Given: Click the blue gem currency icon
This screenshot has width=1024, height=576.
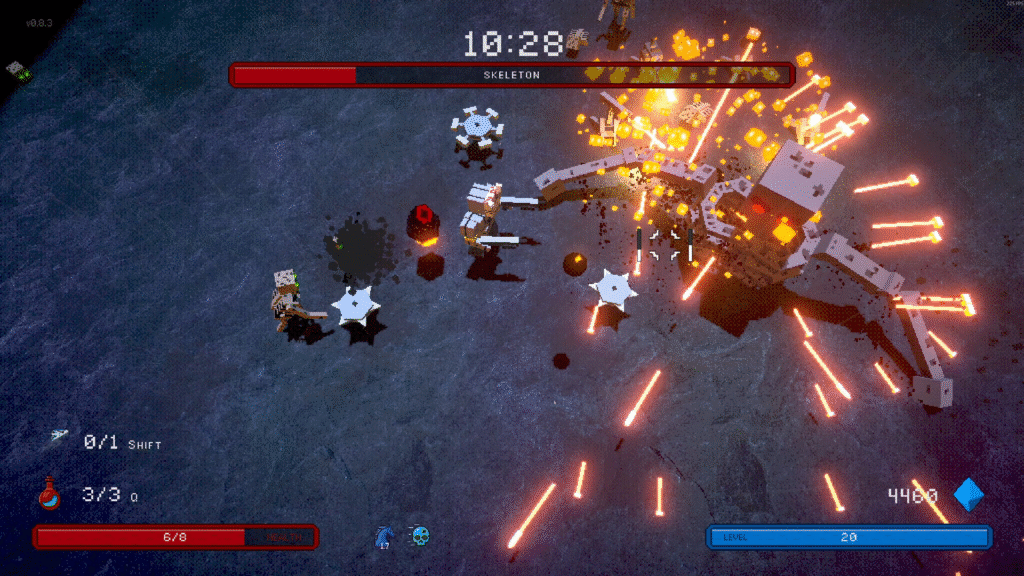Looking at the screenshot, I should pos(968,494).
